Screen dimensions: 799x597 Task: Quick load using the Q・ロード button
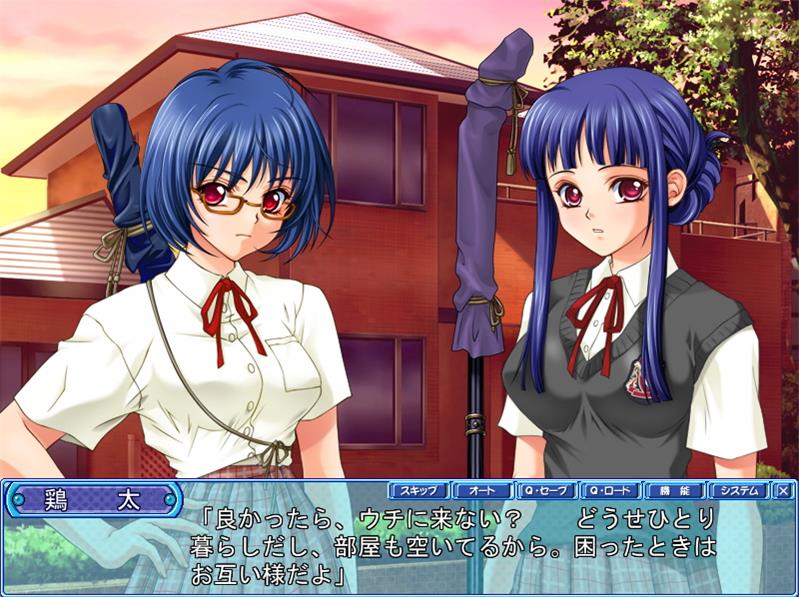pos(610,491)
